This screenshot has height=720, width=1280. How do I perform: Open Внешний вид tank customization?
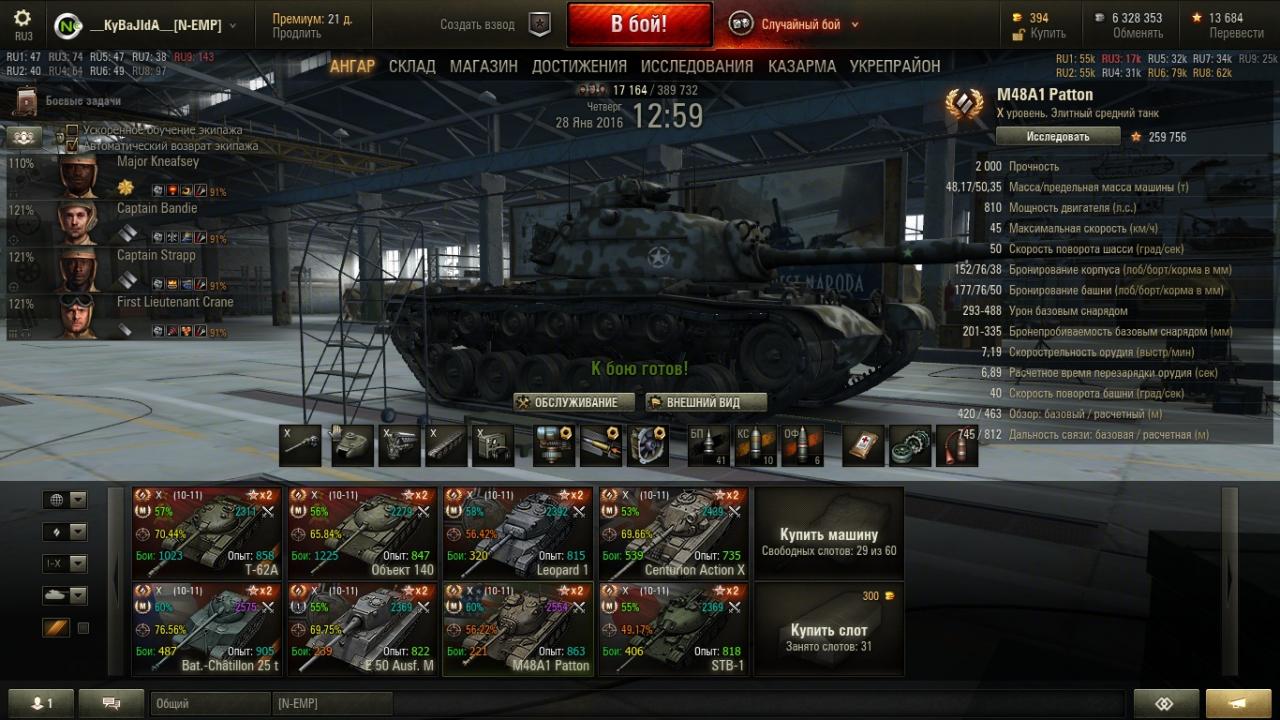coord(705,402)
